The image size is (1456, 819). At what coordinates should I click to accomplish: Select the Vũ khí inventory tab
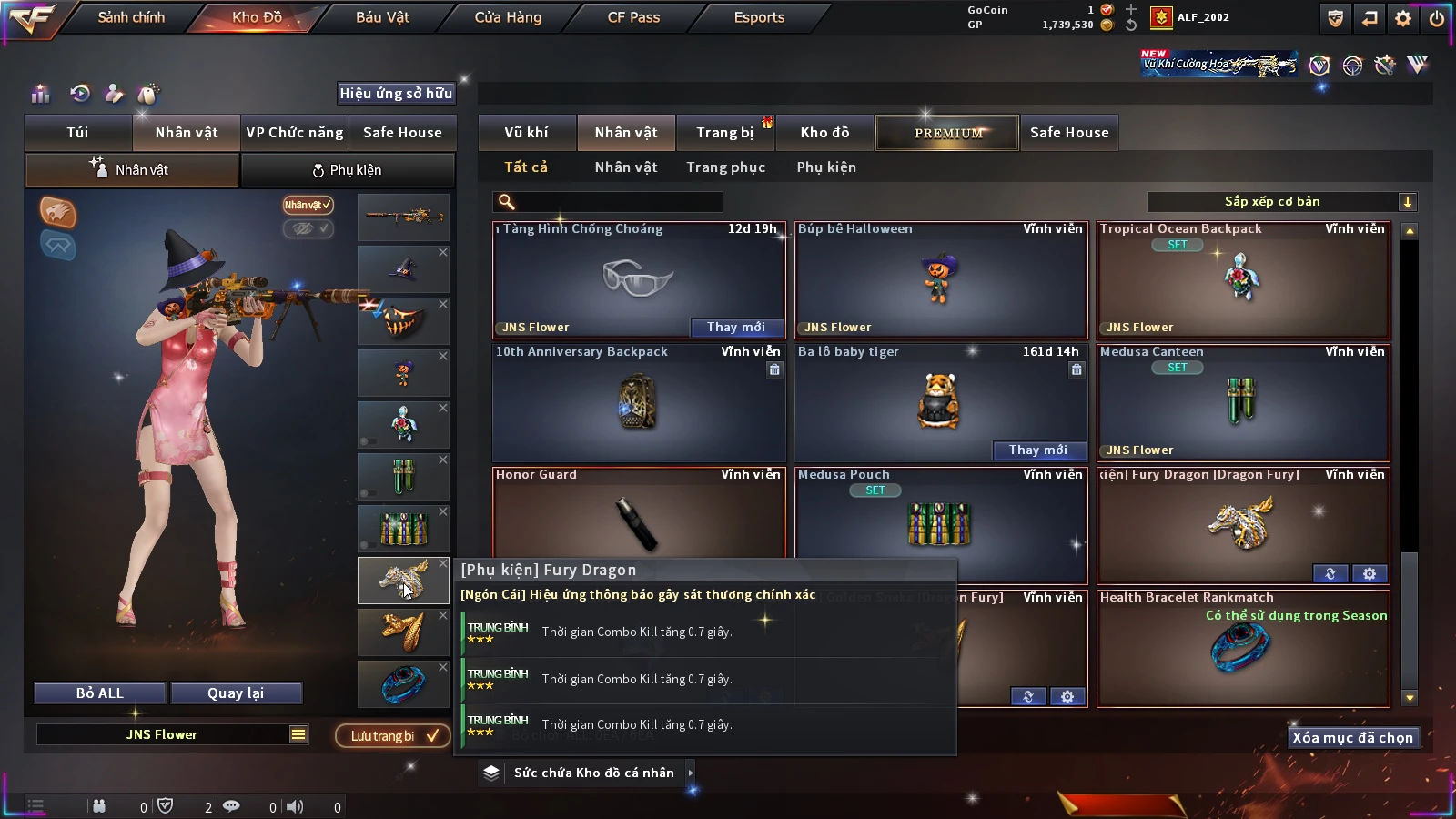[x=526, y=133]
